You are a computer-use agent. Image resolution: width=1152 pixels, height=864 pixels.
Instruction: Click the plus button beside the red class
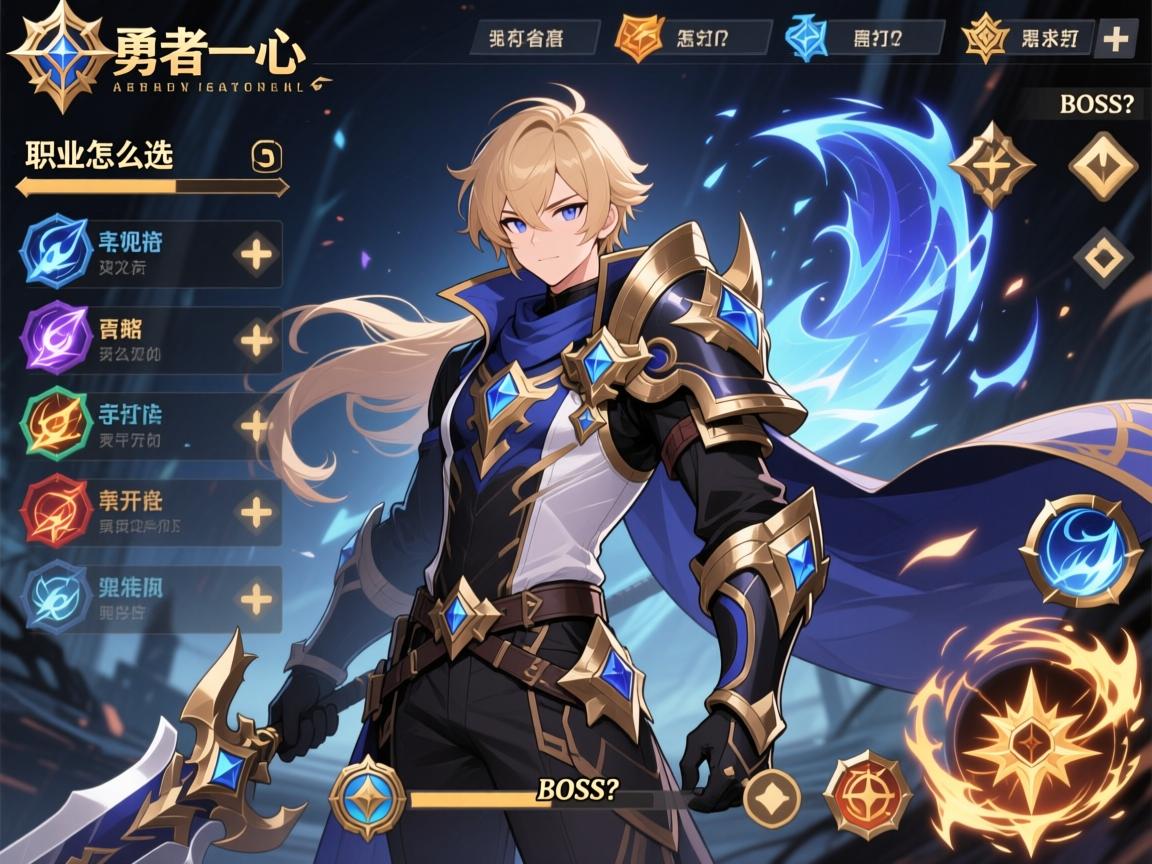click(257, 513)
